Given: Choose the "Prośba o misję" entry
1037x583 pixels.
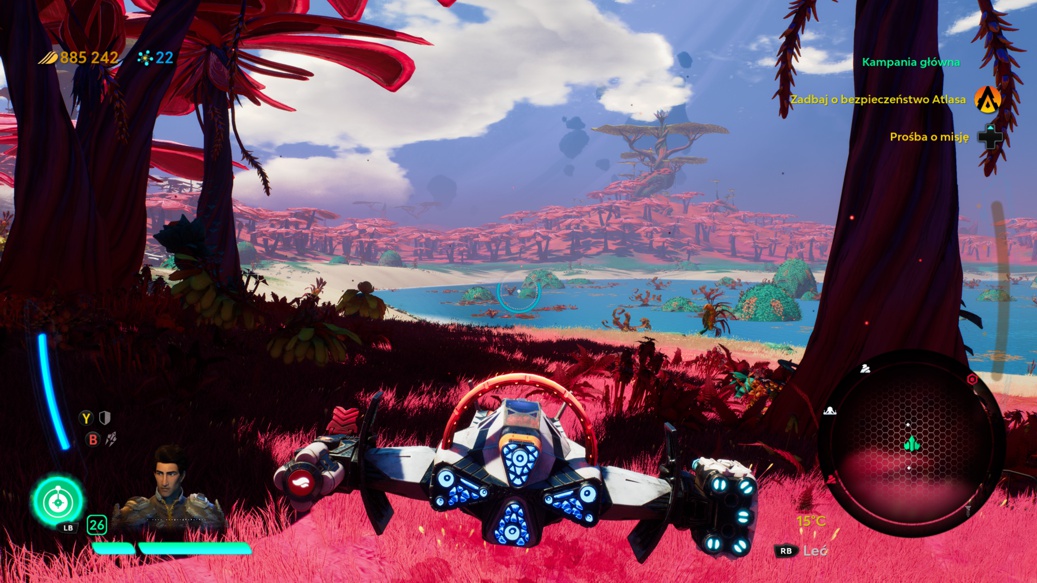Looking at the screenshot, I should 929,137.
